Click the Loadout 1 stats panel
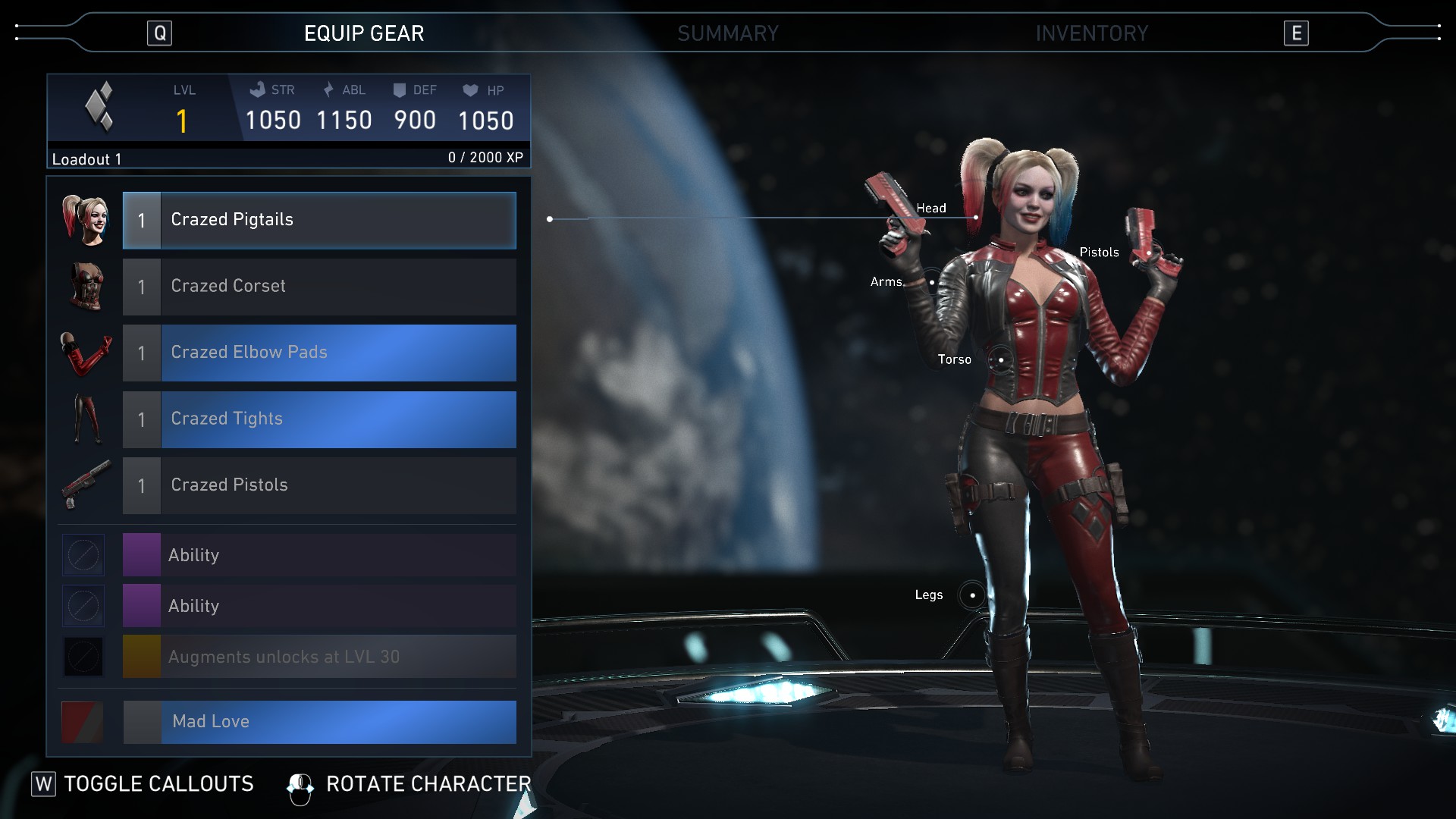This screenshot has height=819, width=1456. point(288,121)
